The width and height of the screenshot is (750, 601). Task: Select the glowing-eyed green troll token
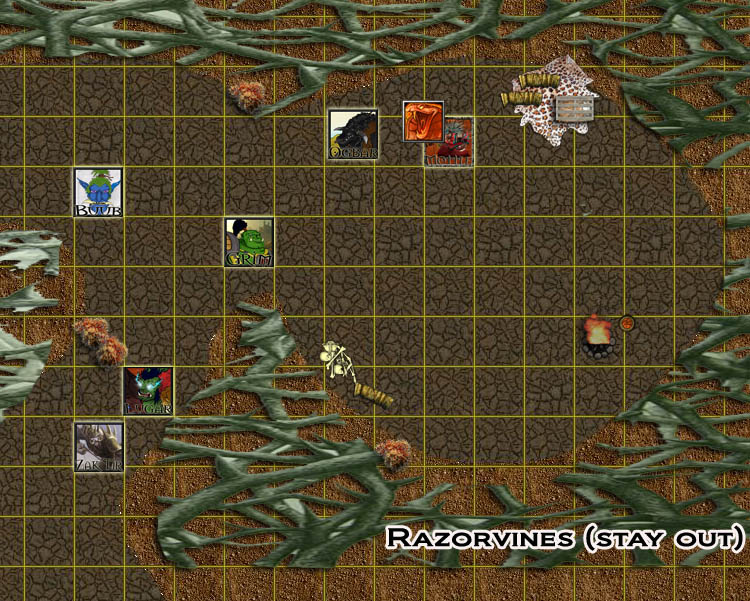point(148,390)
